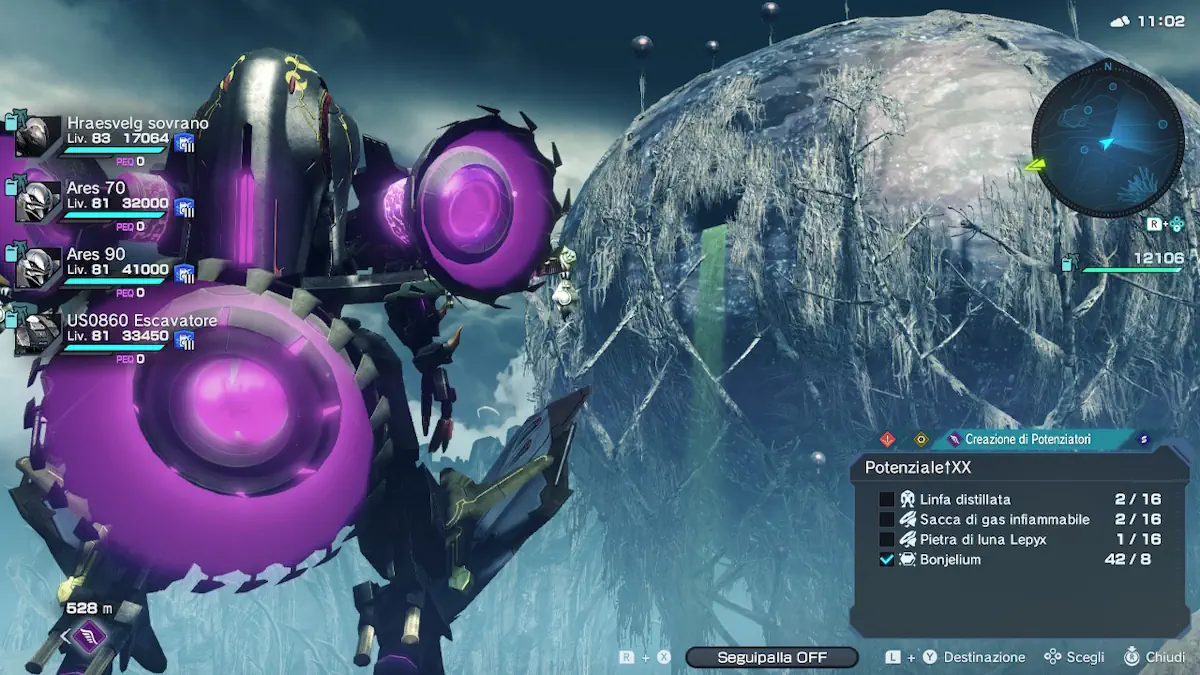
Task: Select the US0860 Escavatore party portrait
Action: point(37,333)
